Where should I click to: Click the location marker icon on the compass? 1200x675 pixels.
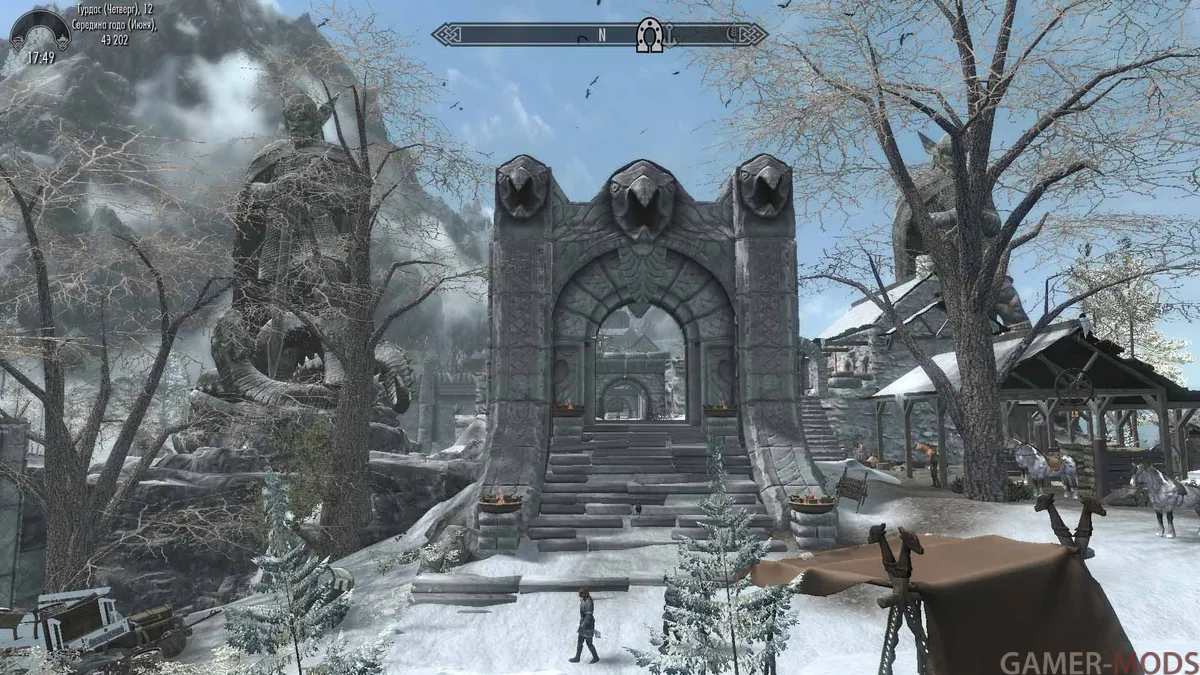coord(650,36)
